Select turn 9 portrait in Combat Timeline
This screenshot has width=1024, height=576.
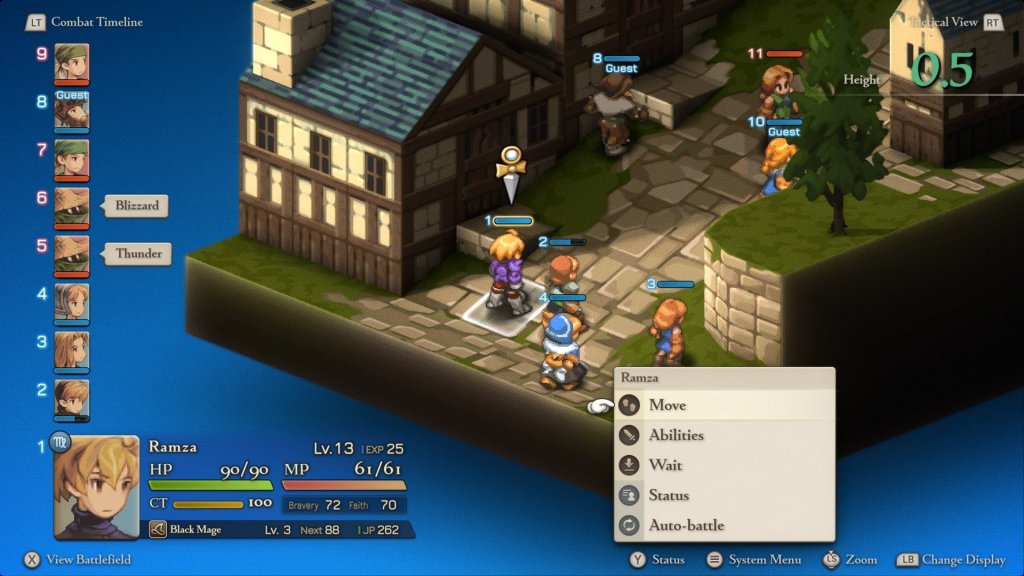(x=71, y=62)
